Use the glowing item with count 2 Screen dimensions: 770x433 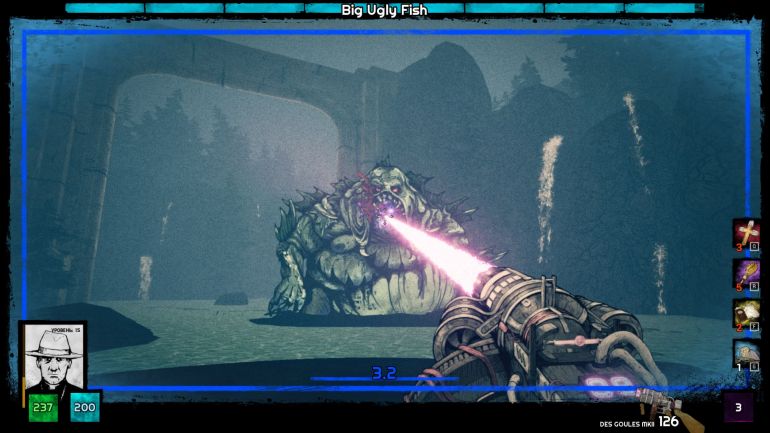pyautogui.click(x=747, y=313)
